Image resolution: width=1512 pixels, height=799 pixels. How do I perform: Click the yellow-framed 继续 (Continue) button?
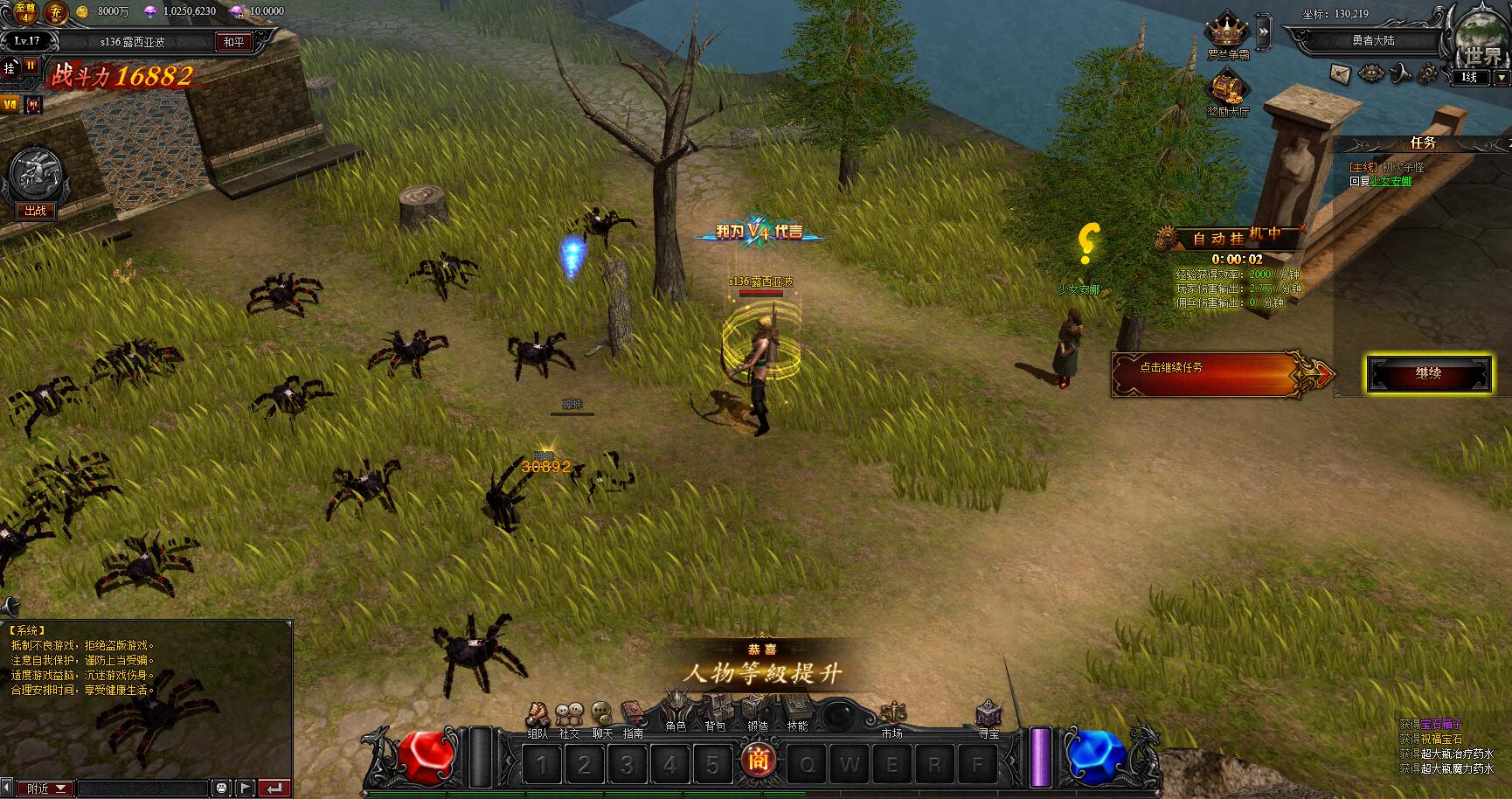[x=1428, y=374]
